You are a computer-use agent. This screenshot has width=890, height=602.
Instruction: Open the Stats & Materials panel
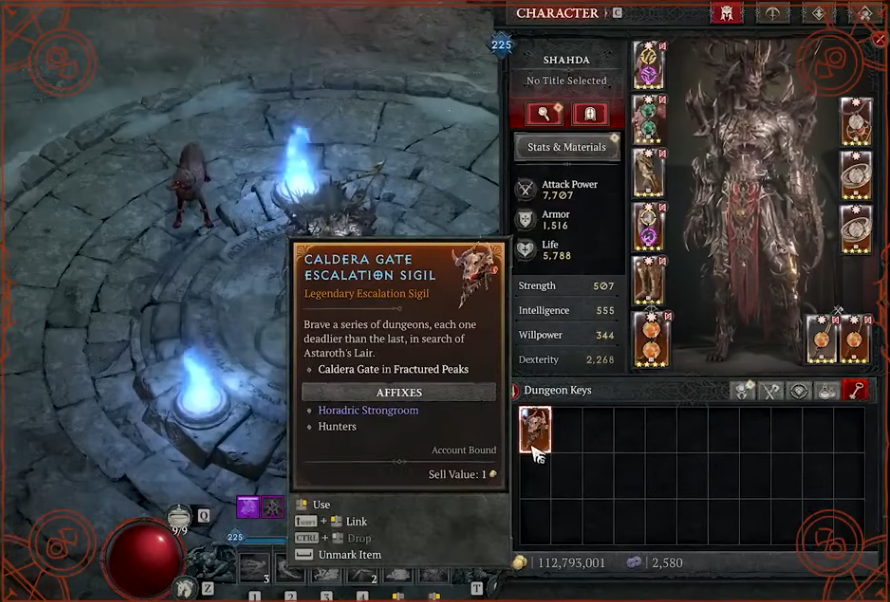[x=566, y=147]
